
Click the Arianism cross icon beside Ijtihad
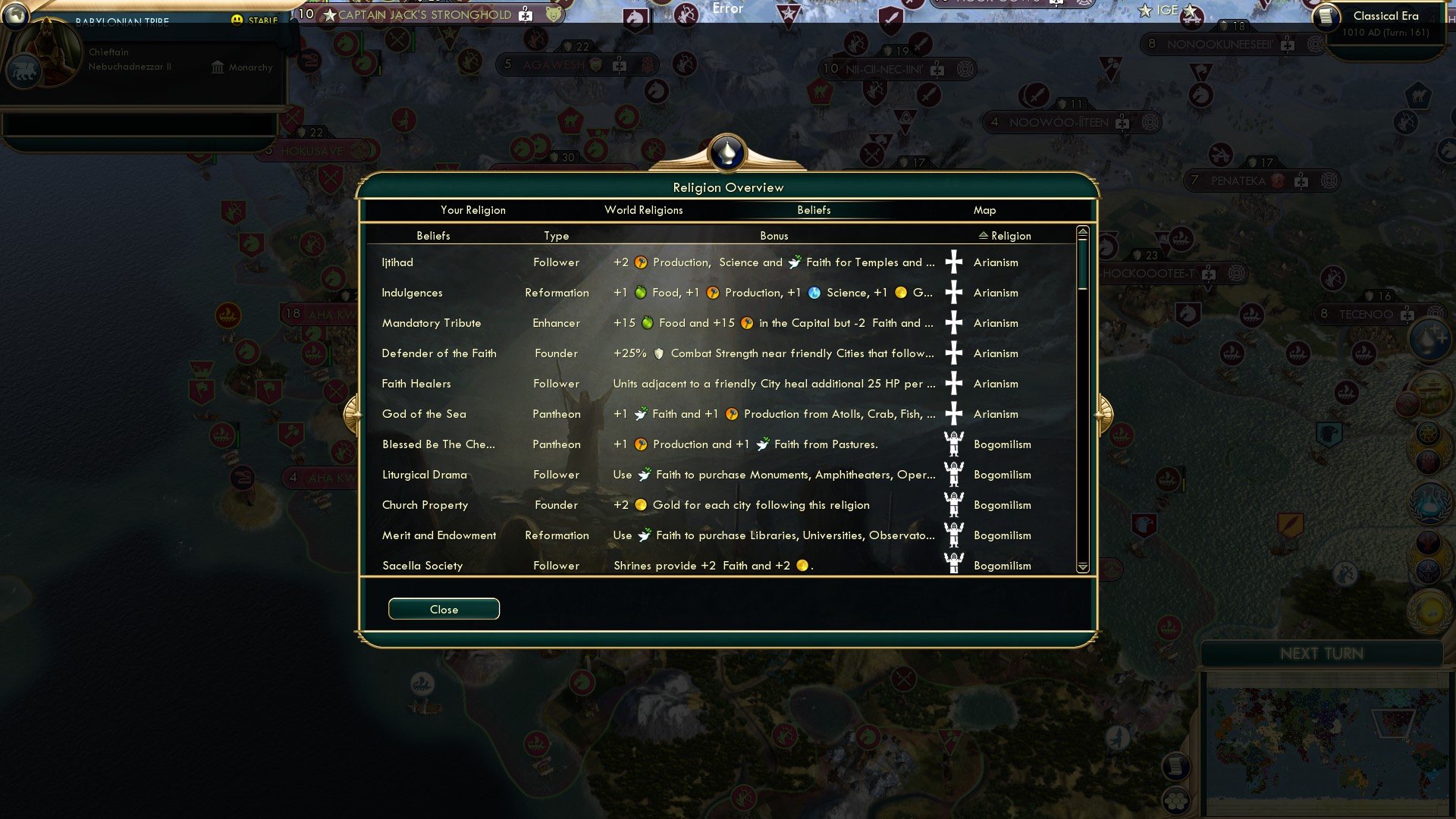pyautogui.click(x=954, y=262)
